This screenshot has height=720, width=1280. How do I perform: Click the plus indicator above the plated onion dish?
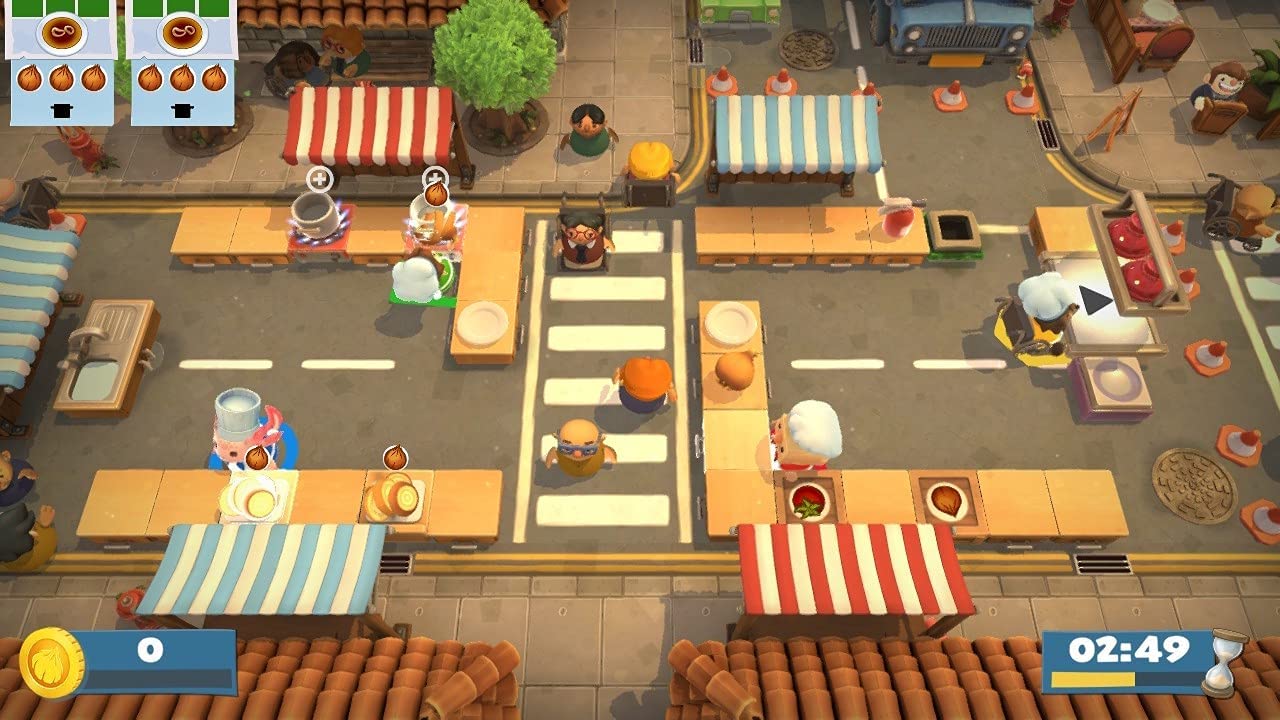[435, 178]
